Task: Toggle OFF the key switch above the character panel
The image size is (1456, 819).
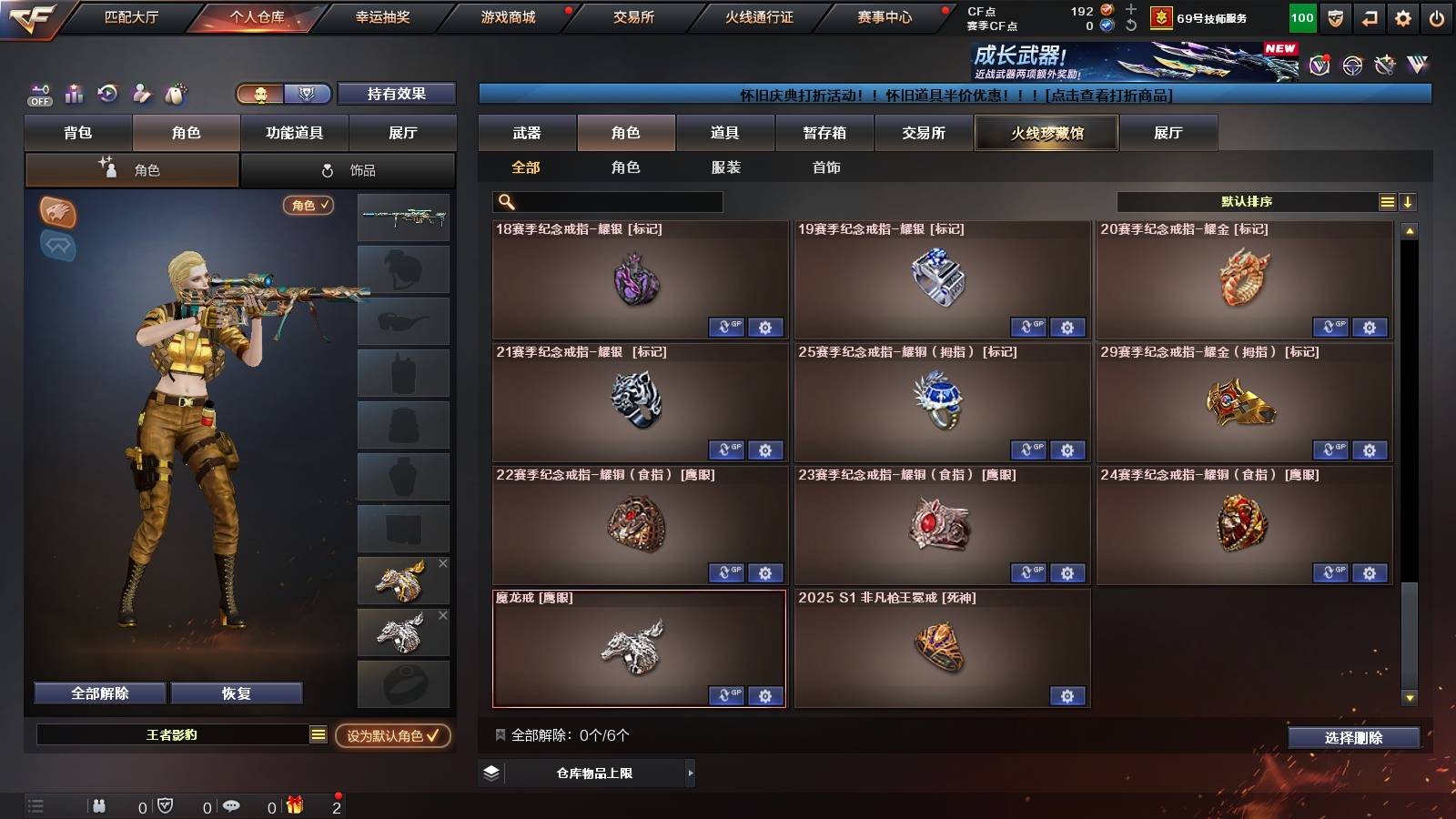Action: click(x=38, y=94)
